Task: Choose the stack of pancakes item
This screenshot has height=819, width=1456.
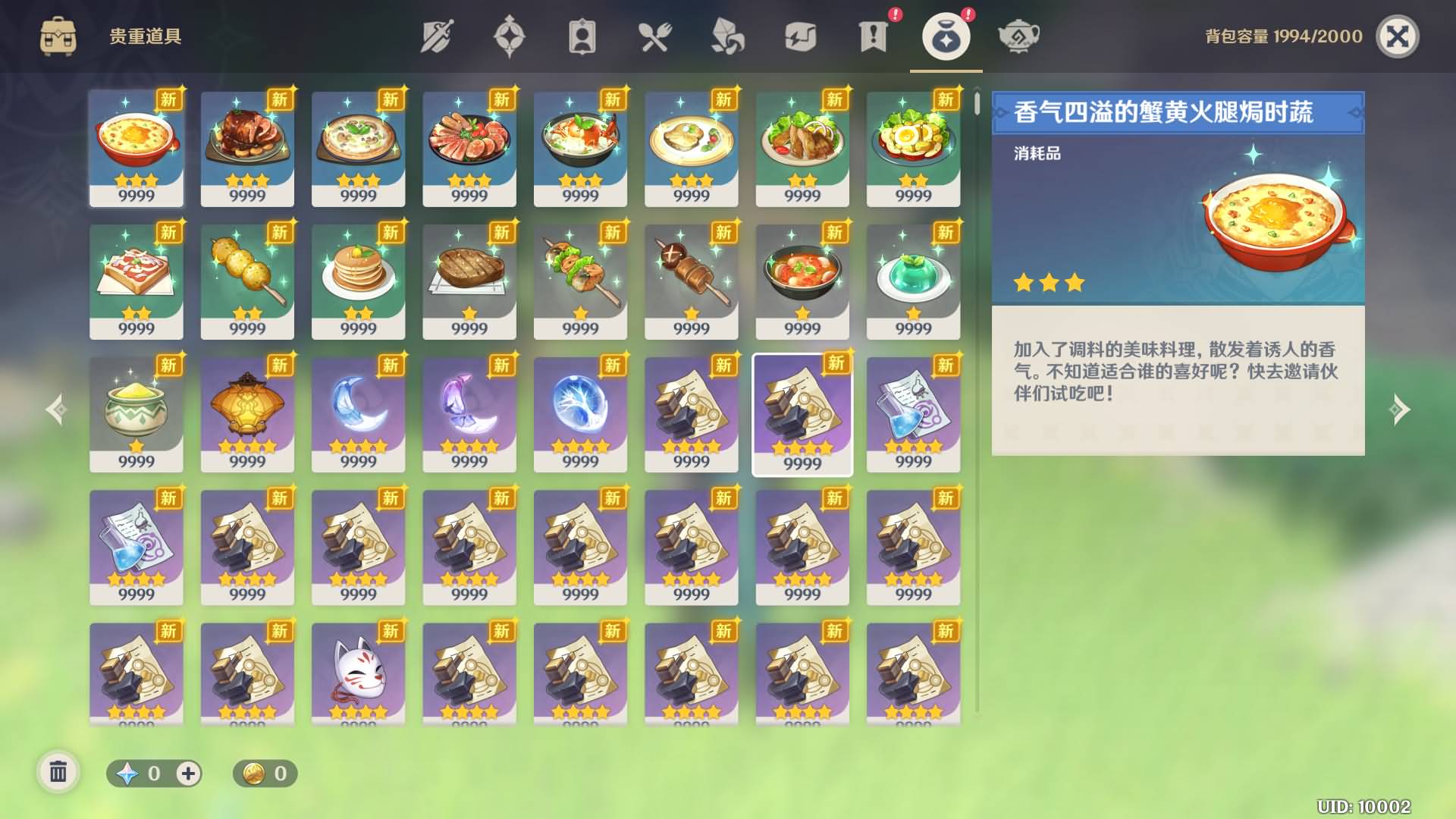Action: tap(358, 281)
